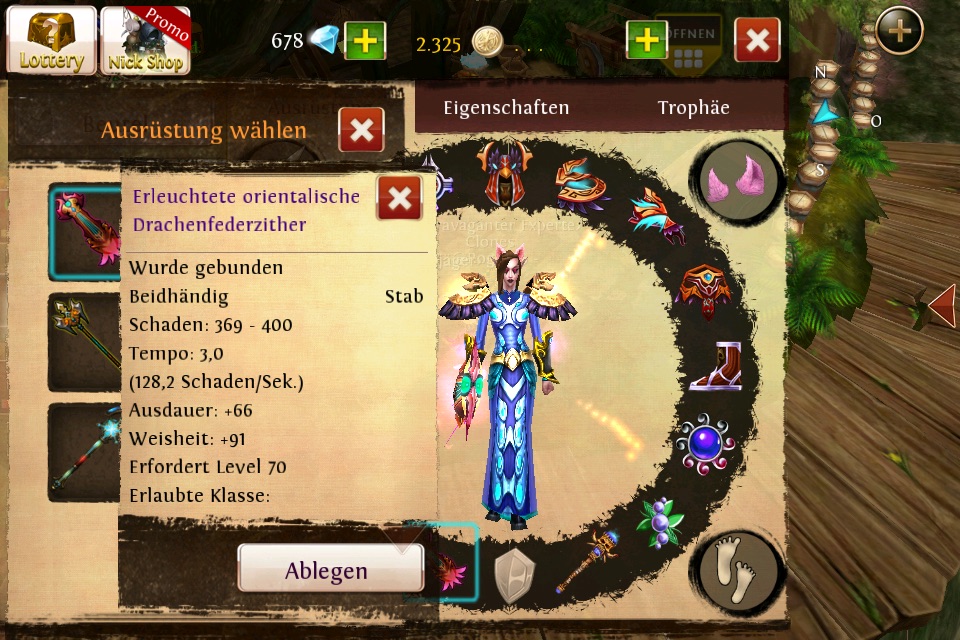
Task: Close the character window with the top red X
Action: coord(757,40)
